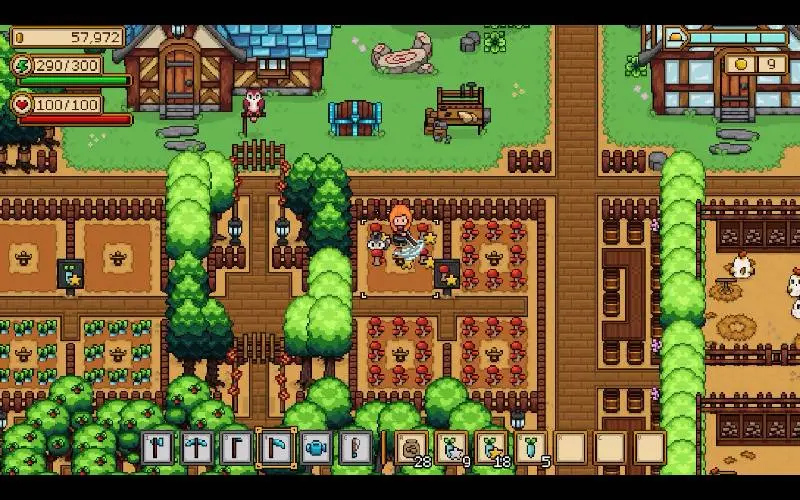The image size is (800, 500).
Task: Pick the seed bag stack of 28
Action: [x=411, y=447]
